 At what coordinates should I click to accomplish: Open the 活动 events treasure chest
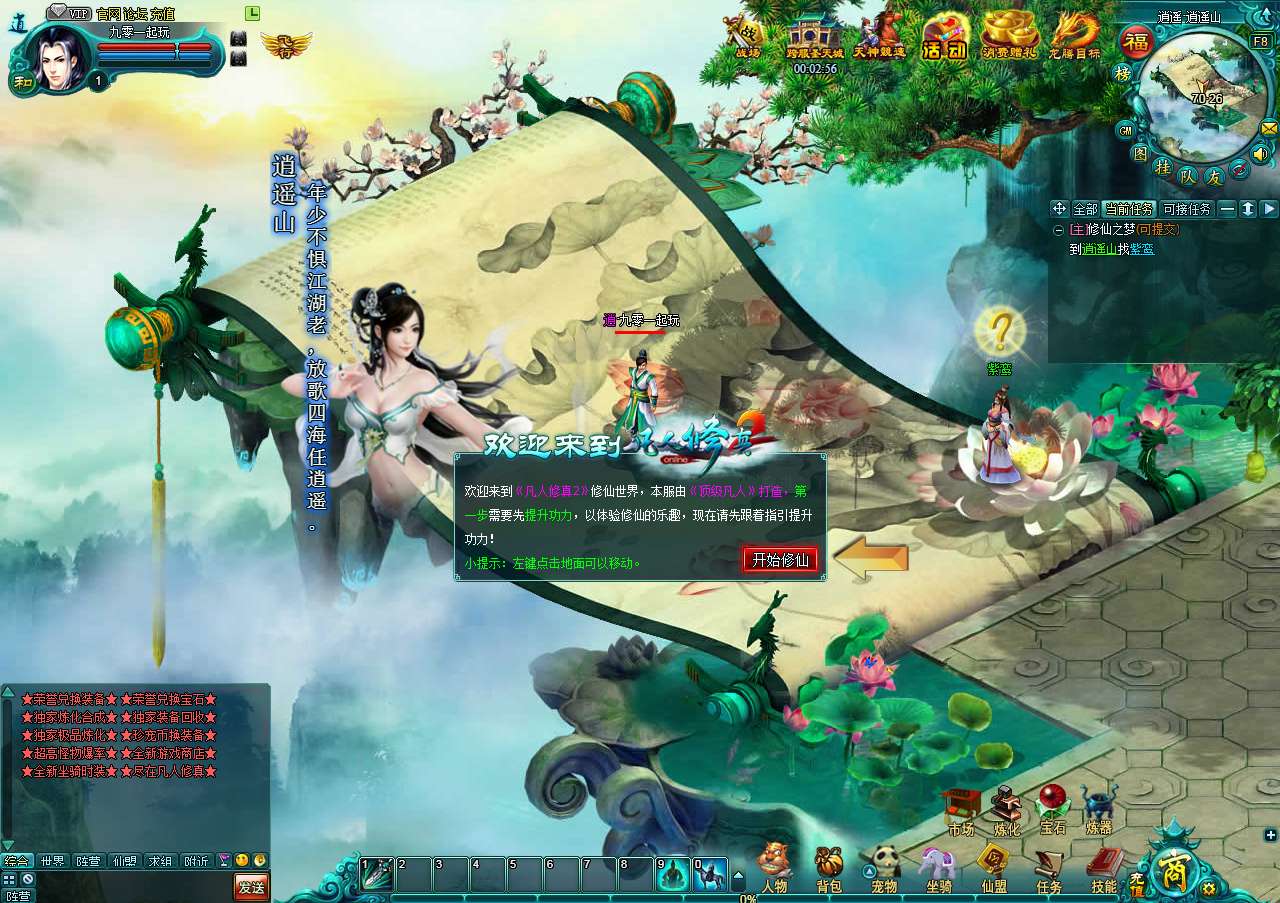coord(944,38)
